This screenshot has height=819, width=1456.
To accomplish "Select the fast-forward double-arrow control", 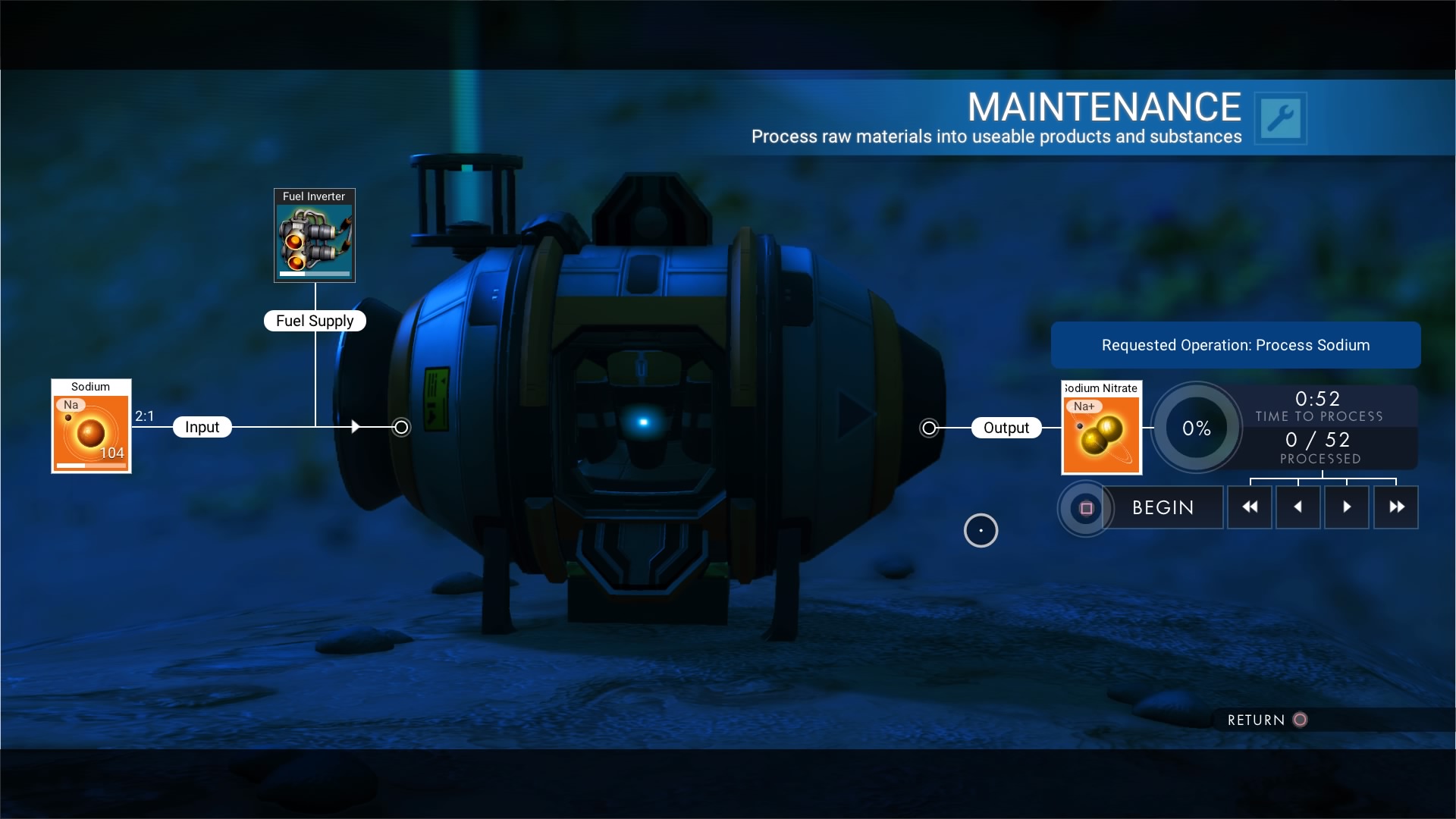I will click(1395, 507).
